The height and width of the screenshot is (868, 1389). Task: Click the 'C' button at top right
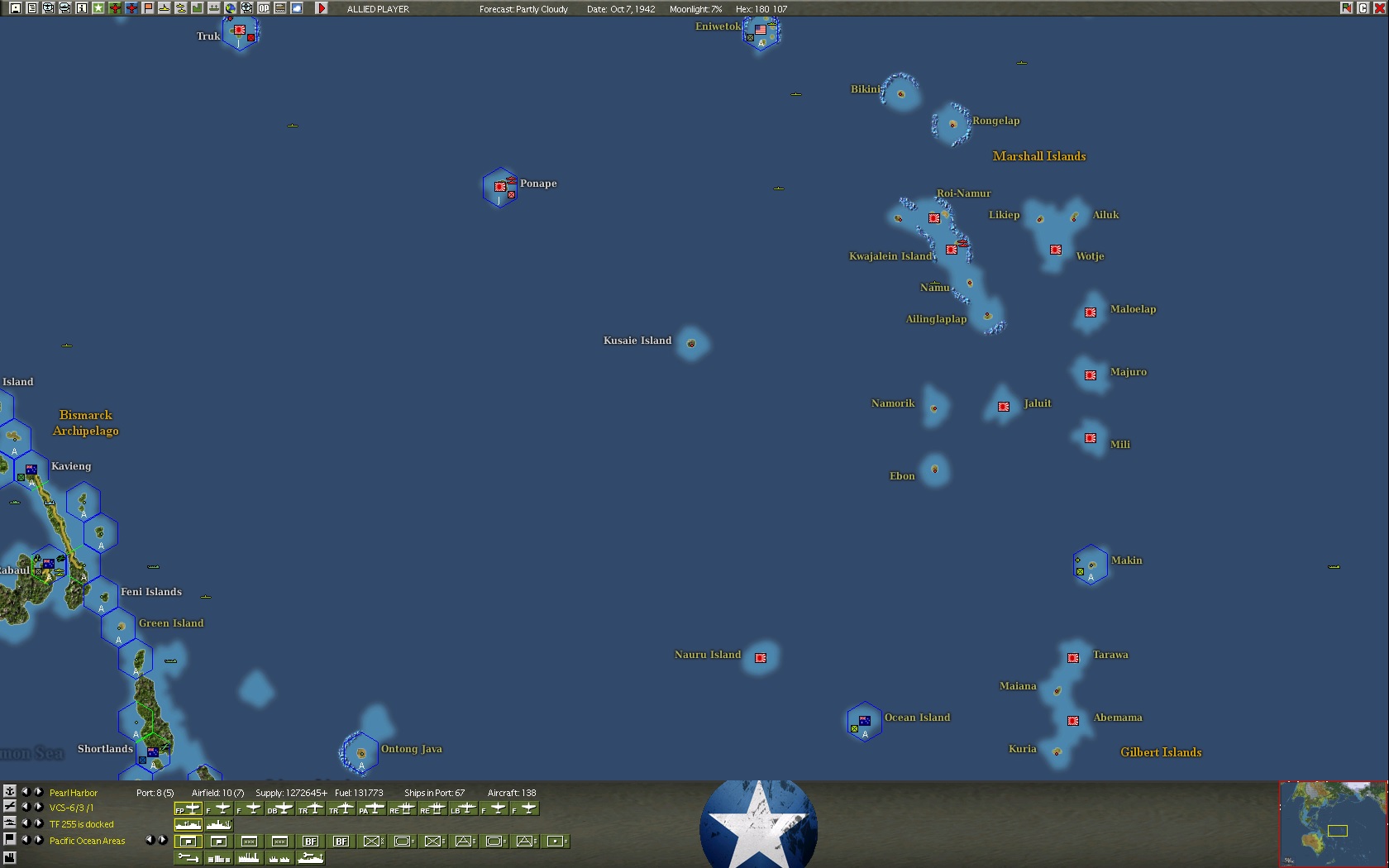[1363, 8]
